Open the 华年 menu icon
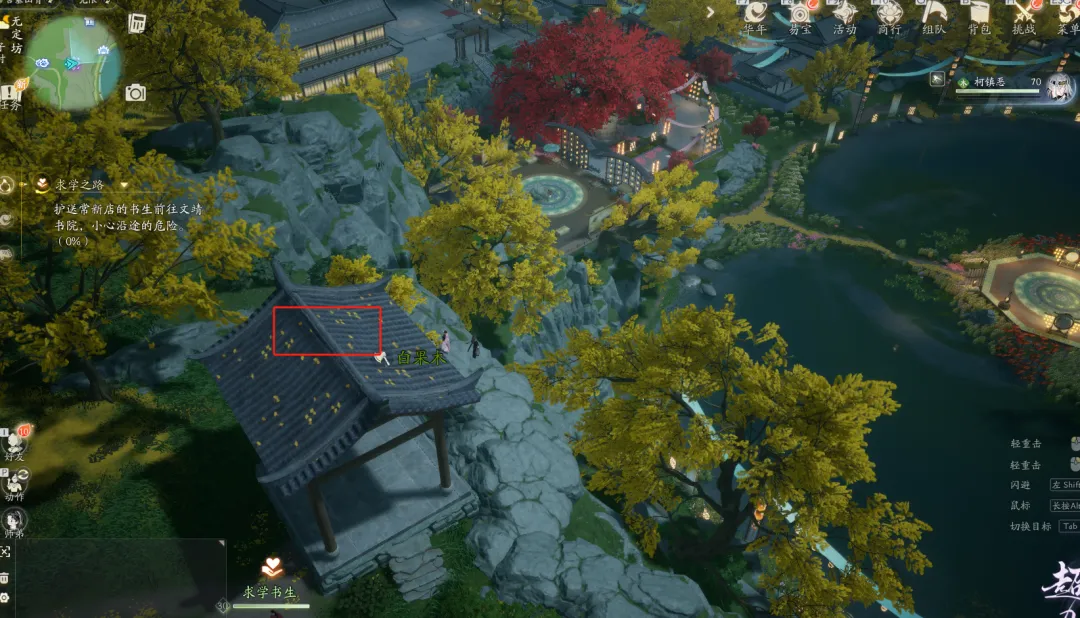Image resolution: width=1080 pixels, height=618 pixels. [756, 14]
